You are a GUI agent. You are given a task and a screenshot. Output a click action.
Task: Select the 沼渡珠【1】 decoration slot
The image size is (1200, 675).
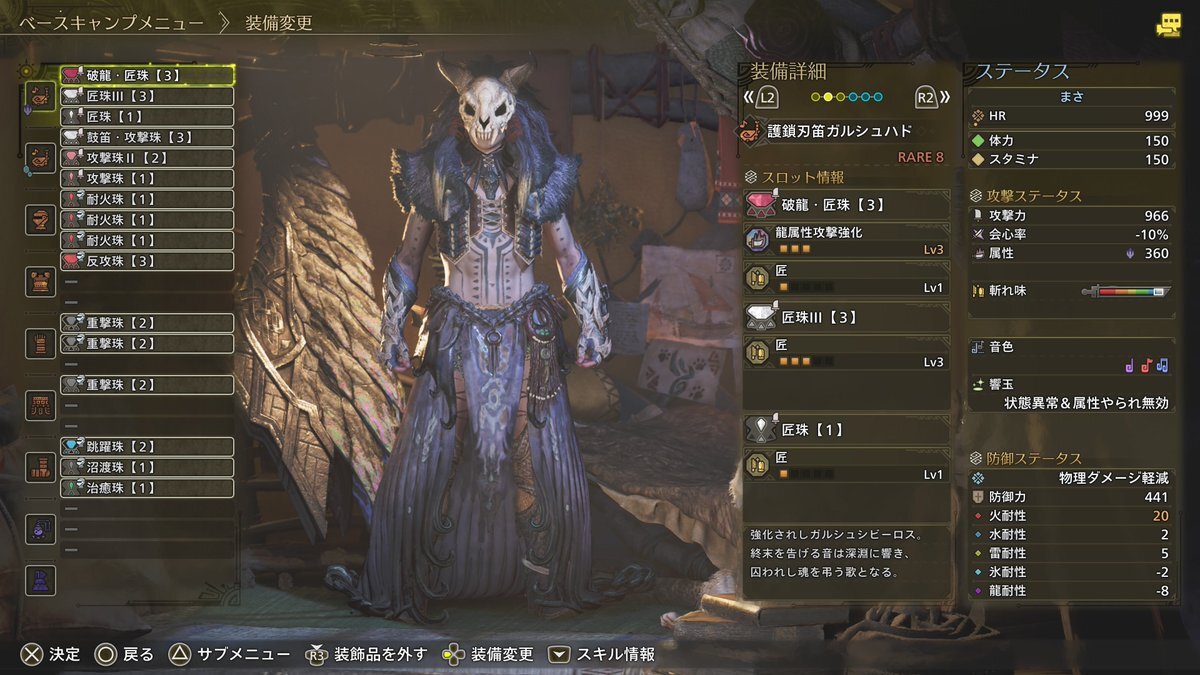[x=147, y=467]
